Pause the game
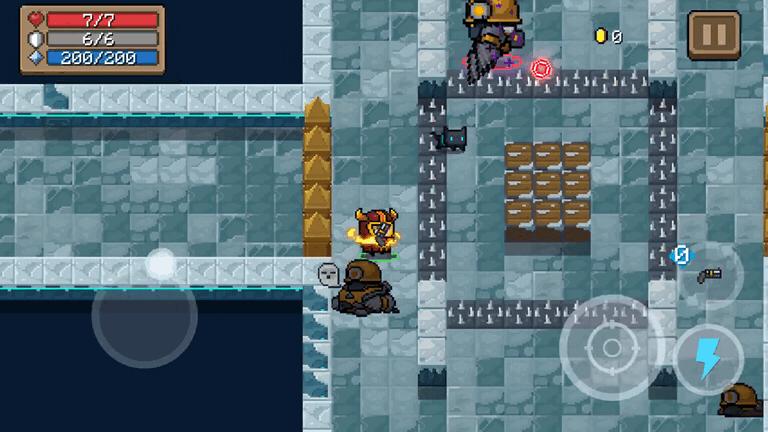The image size is (768, 432). [714, 36]
